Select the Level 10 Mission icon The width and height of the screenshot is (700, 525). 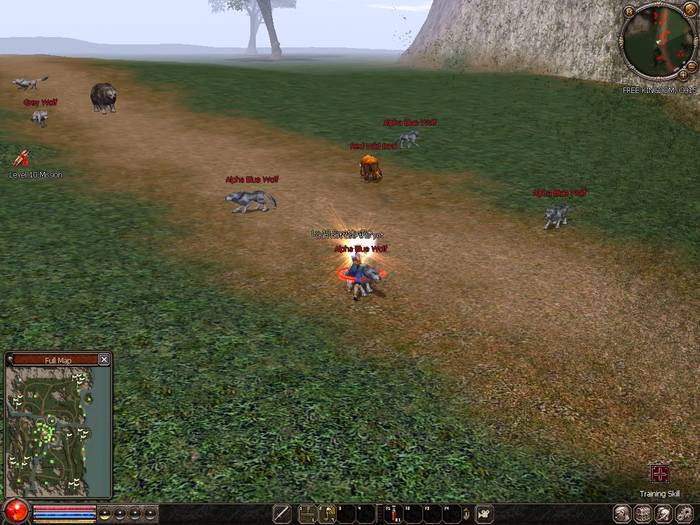tap(22, 158)
